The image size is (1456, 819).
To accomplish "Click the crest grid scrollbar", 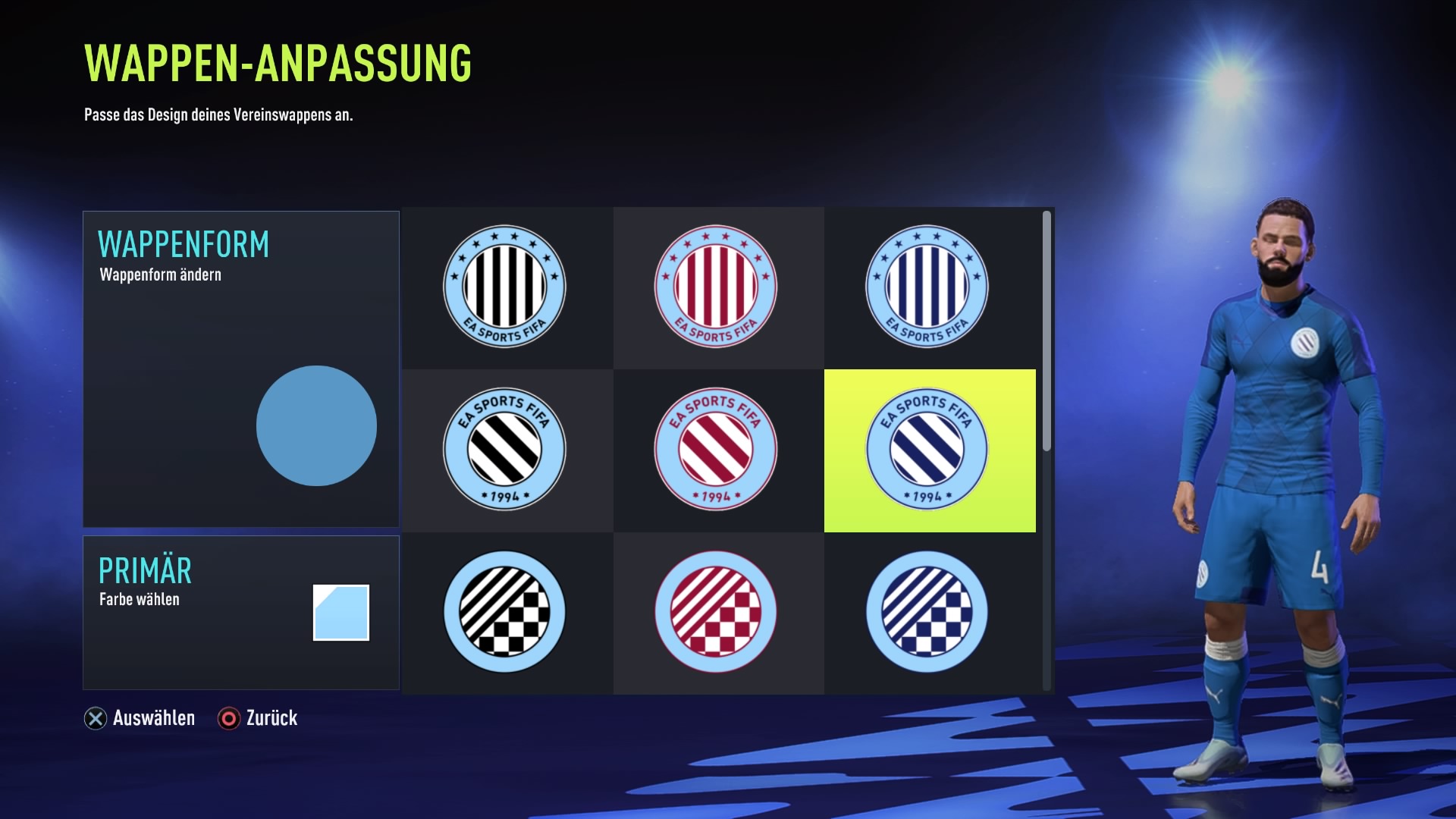I will click(x=1046, y=331).
